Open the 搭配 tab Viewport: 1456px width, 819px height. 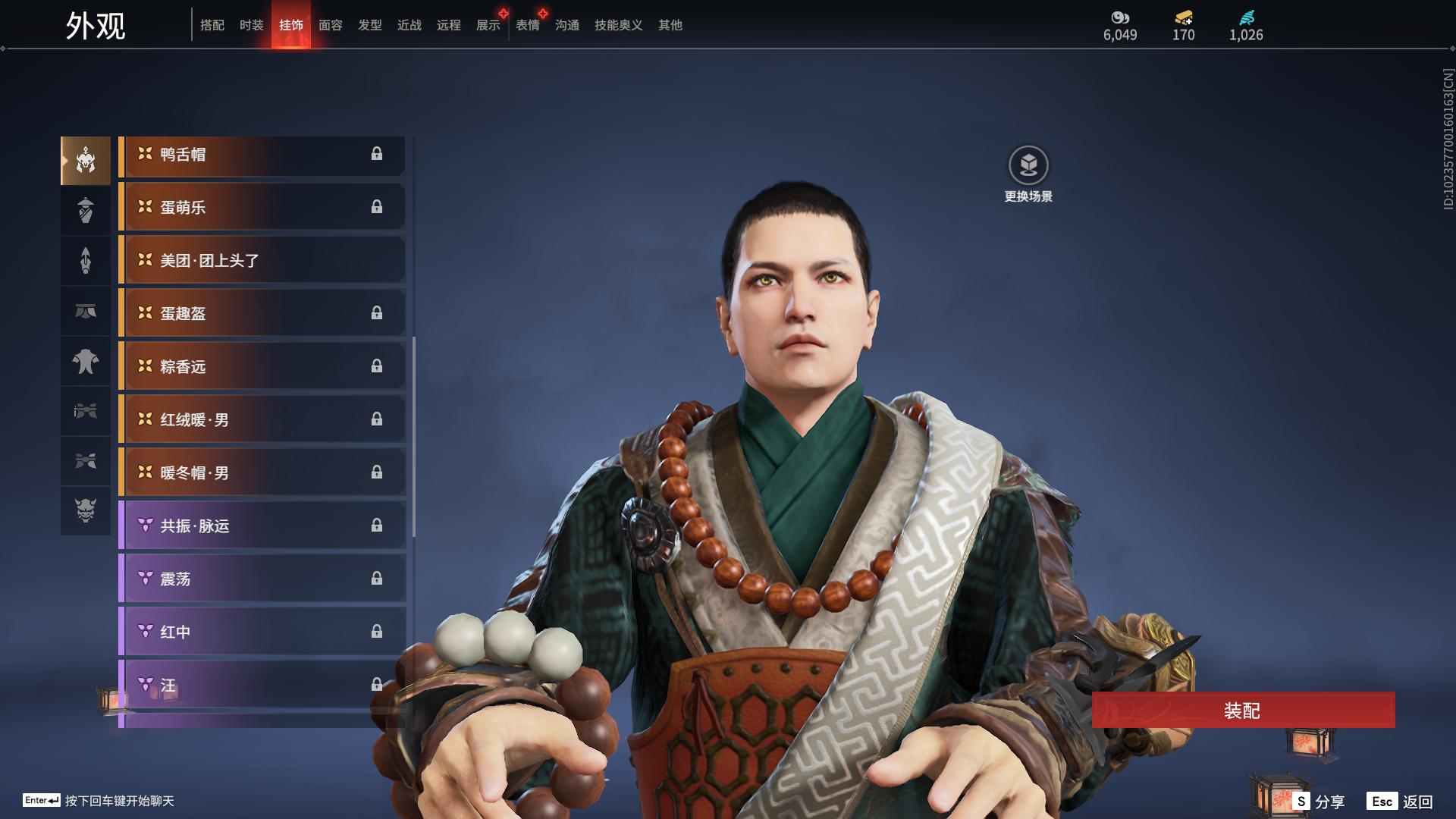coord(212,25)
